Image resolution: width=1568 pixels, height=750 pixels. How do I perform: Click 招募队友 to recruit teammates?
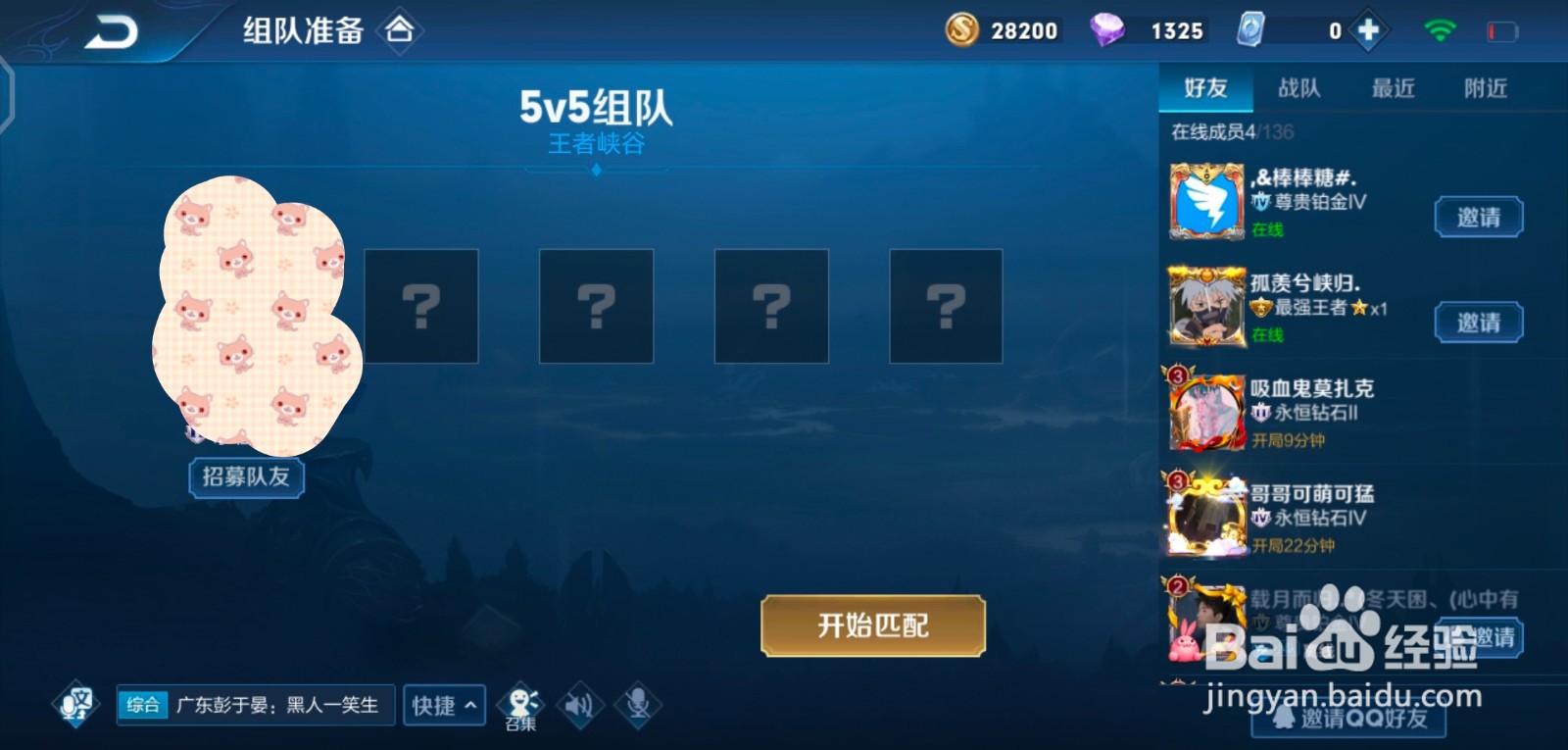[x=246, y=477]
